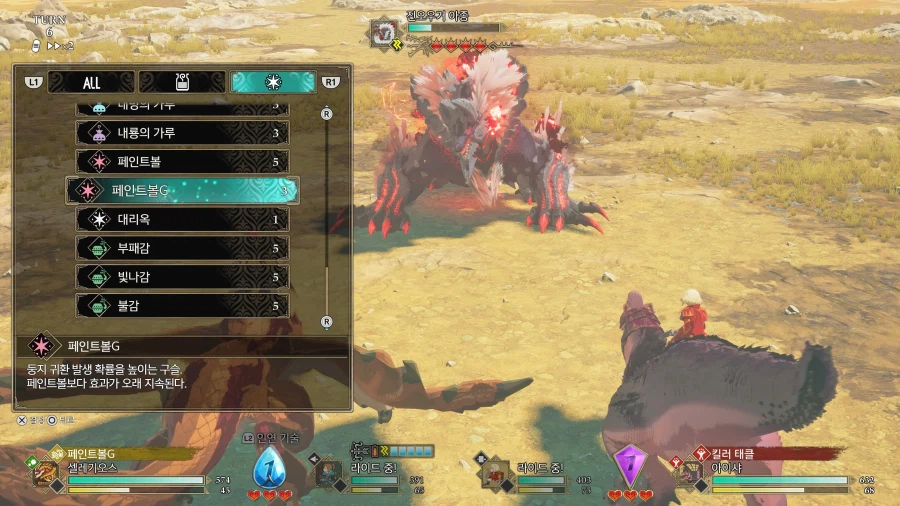900x506 pixels.
Task: Choose the 부패감 item
Action: (x=183, y=248)
